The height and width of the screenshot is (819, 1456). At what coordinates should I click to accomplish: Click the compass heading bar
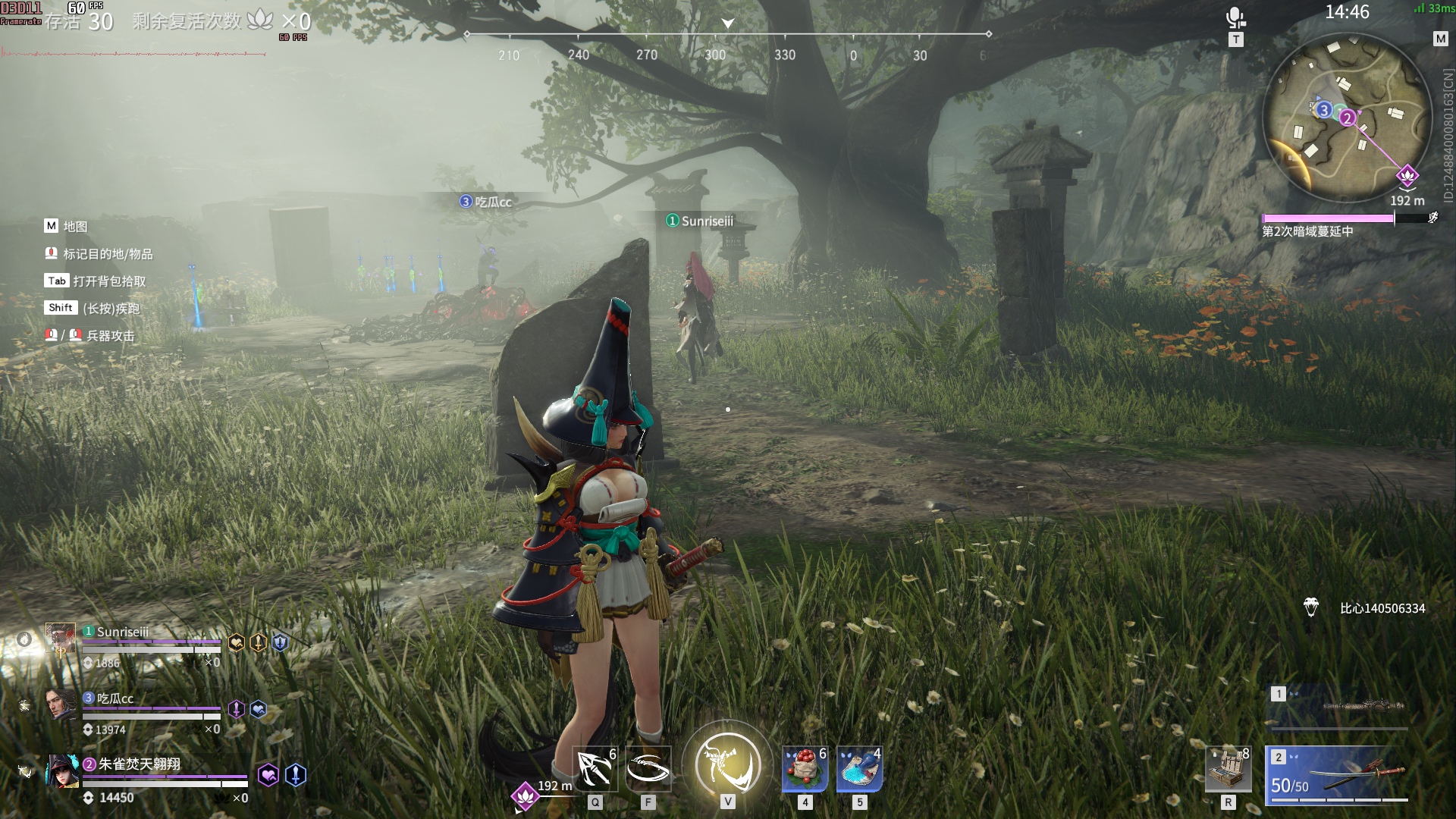(x=728, y=35)
